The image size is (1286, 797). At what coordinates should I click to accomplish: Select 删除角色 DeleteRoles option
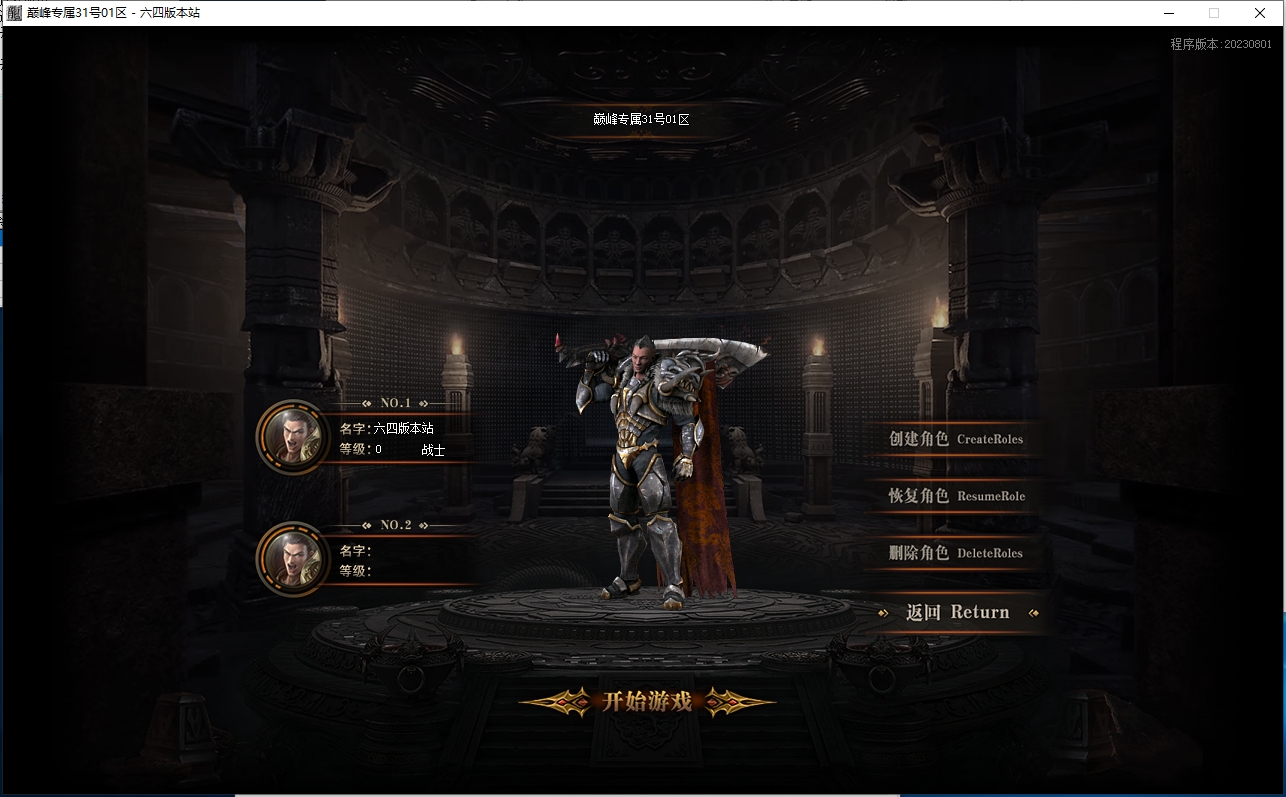(x=955, y=553)
